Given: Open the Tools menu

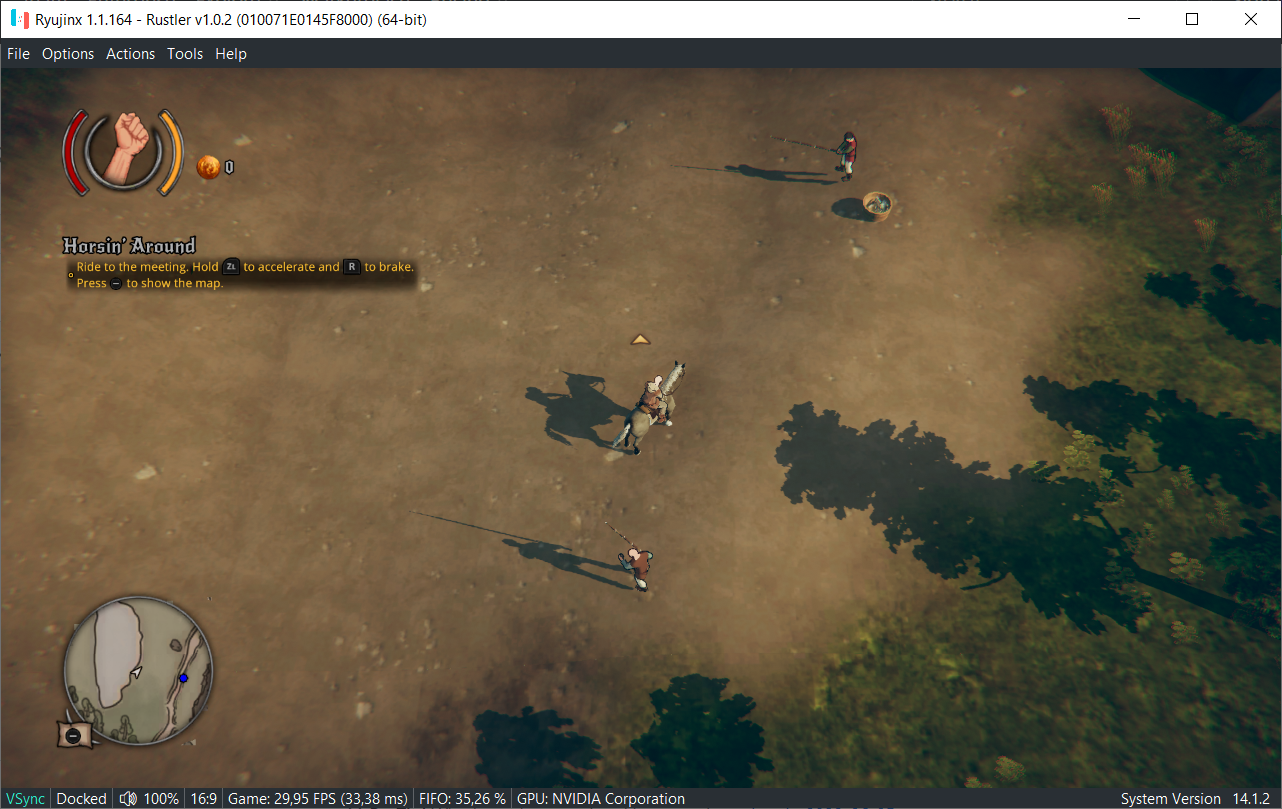Looking at the screenshot, I should point(184,54).
